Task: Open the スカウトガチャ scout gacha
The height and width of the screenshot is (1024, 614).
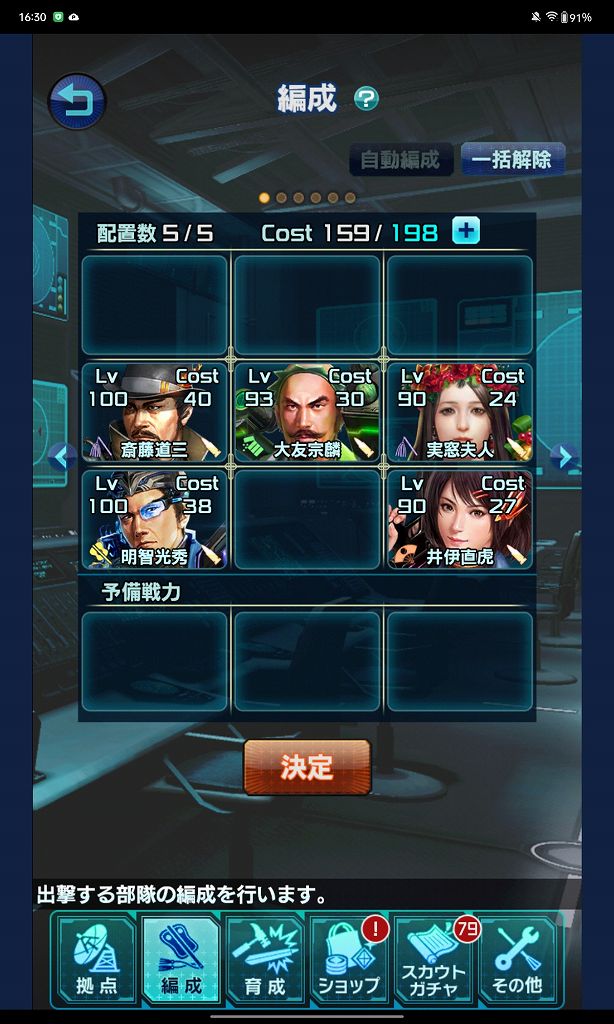Action: click(434, 960)
